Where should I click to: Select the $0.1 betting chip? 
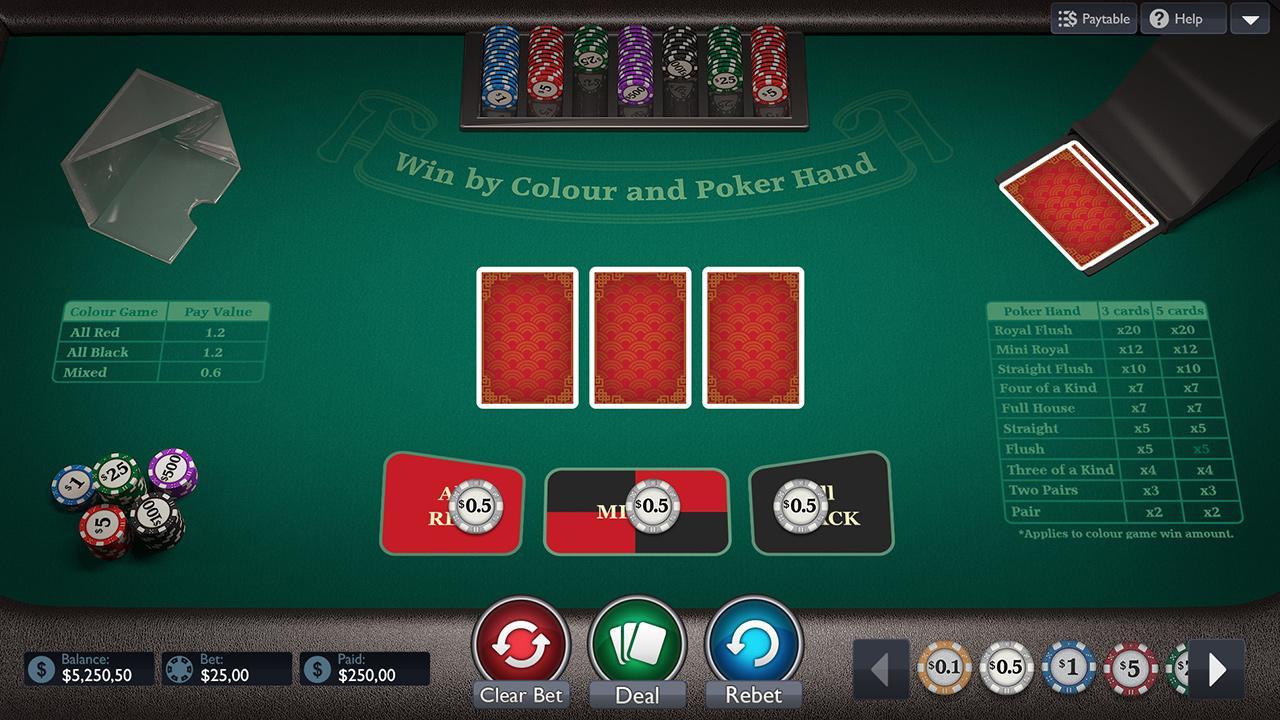(945, 667)
